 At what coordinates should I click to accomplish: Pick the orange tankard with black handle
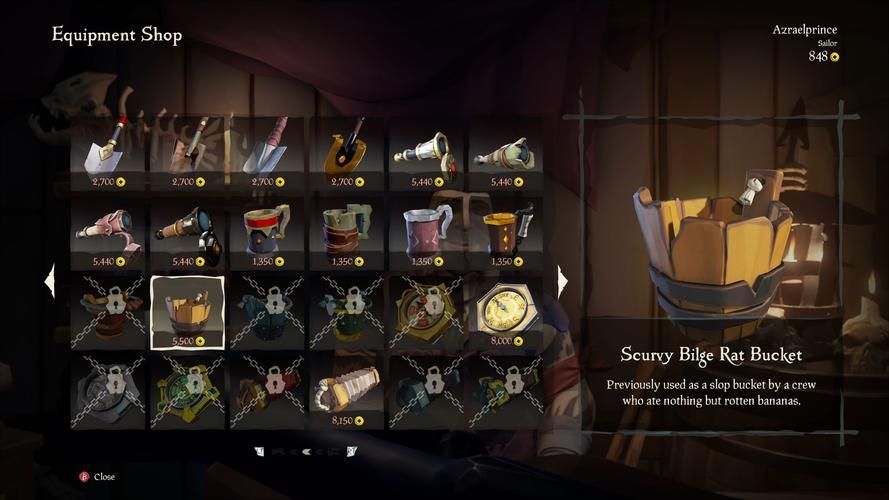(506, 231)
